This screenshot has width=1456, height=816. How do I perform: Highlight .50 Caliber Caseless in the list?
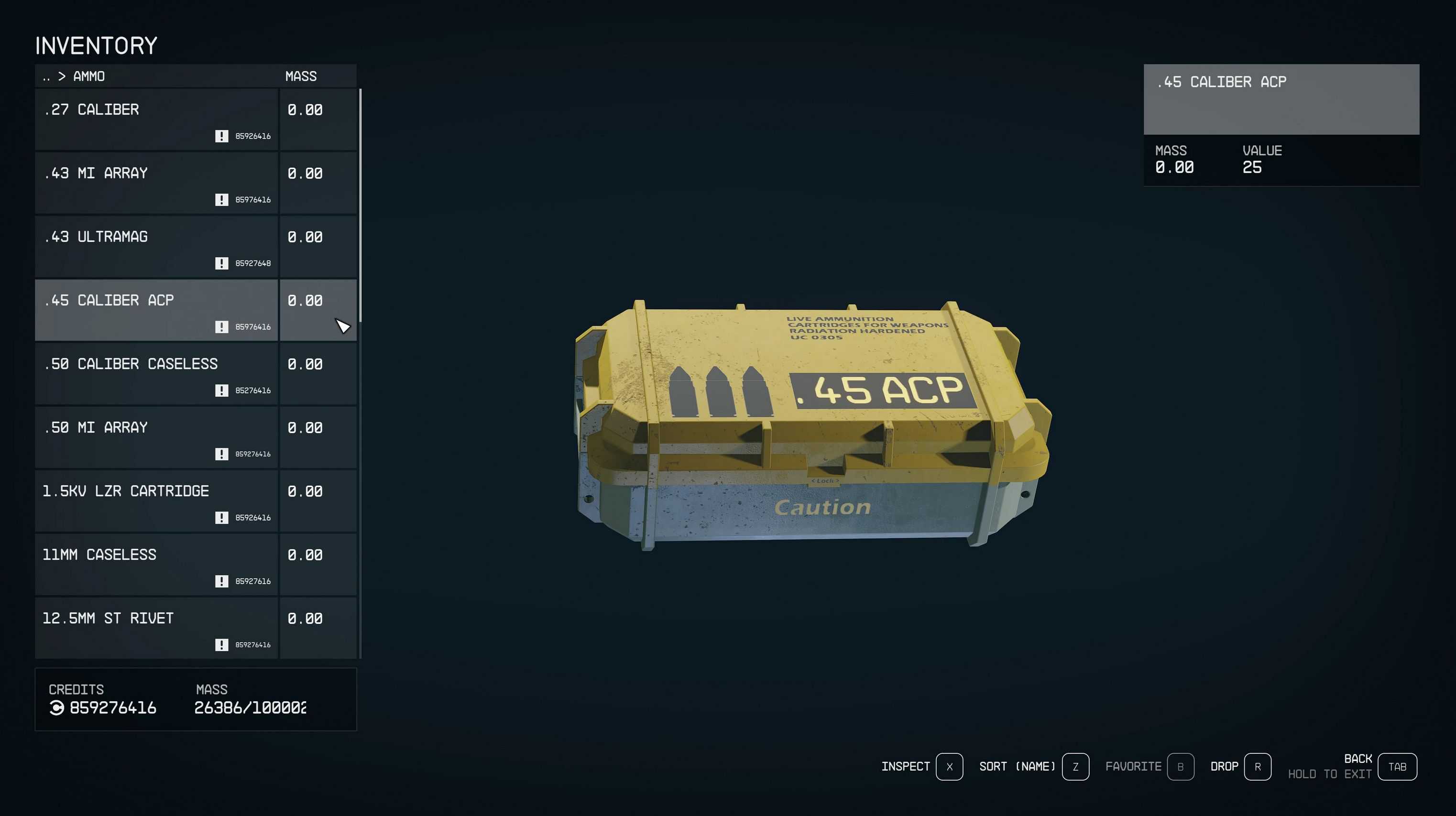point(156,373)
